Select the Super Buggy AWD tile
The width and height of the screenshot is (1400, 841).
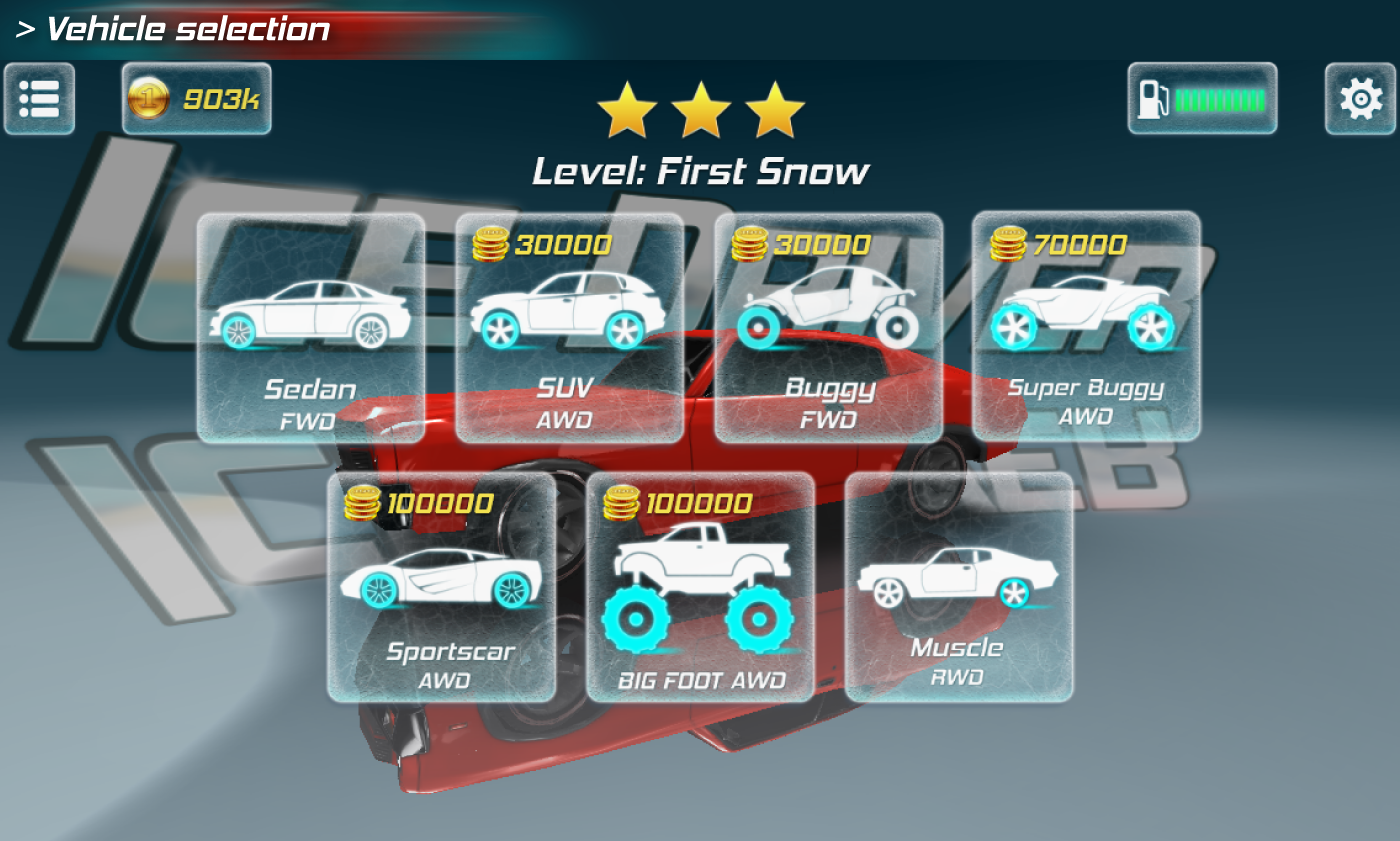tap(1086, 326)
